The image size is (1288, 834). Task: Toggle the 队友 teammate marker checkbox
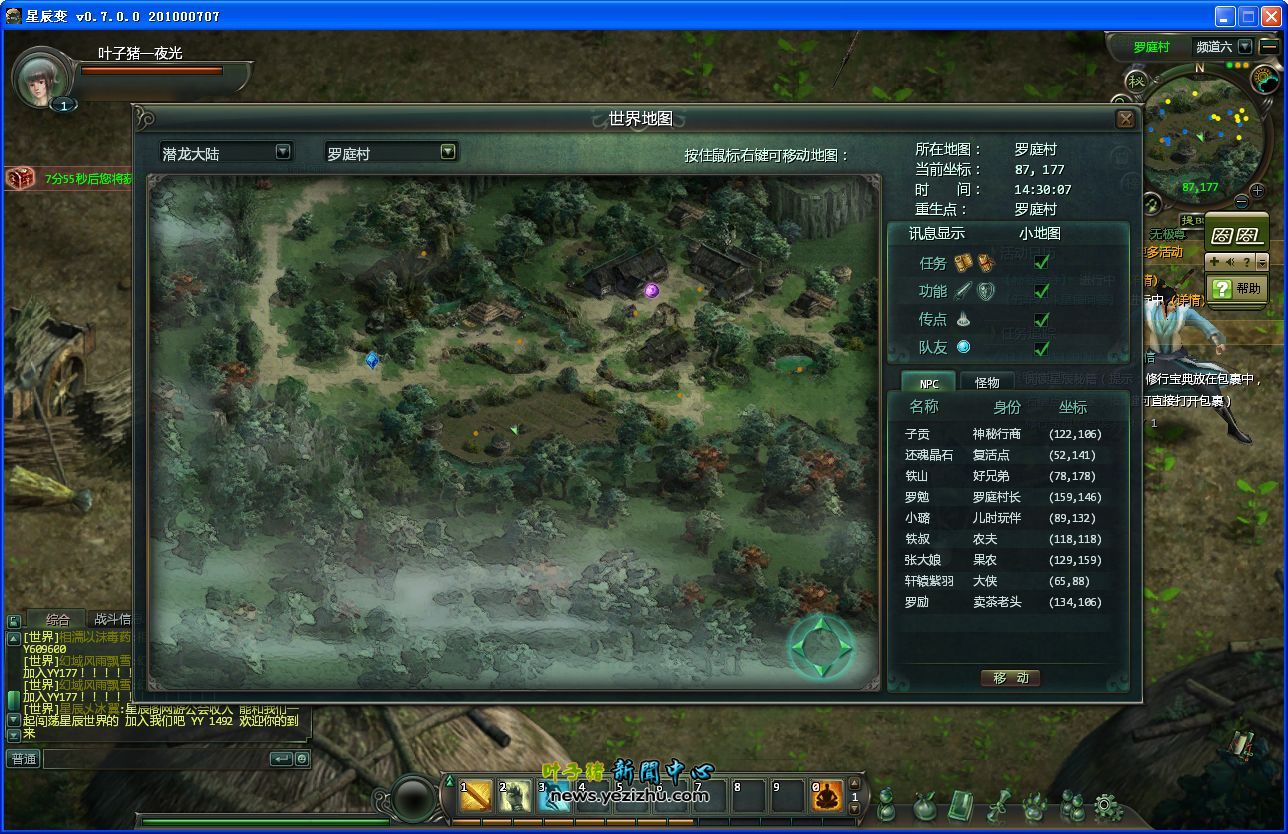coord(1041,348)
